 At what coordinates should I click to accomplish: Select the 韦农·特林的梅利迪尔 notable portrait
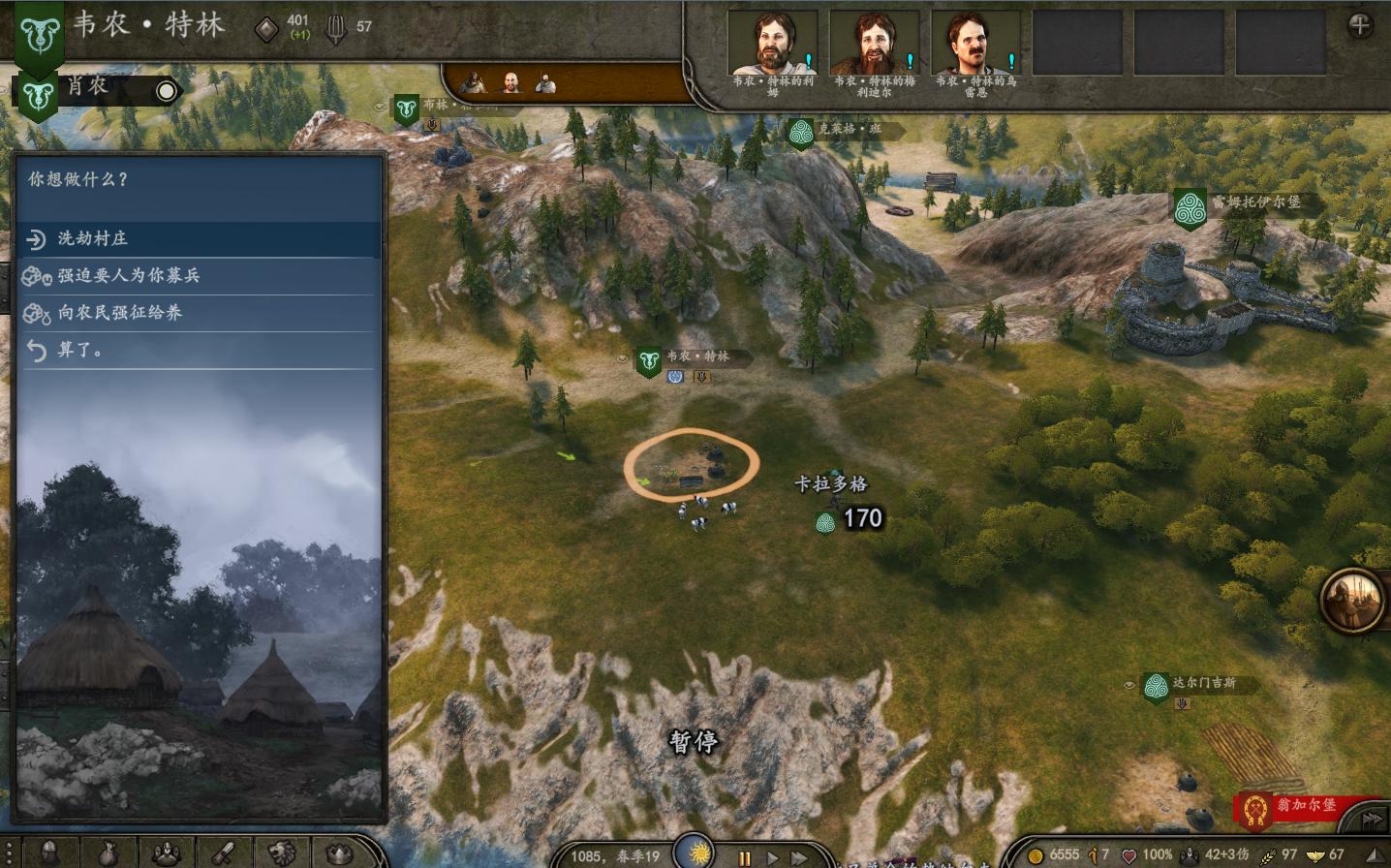874,44
